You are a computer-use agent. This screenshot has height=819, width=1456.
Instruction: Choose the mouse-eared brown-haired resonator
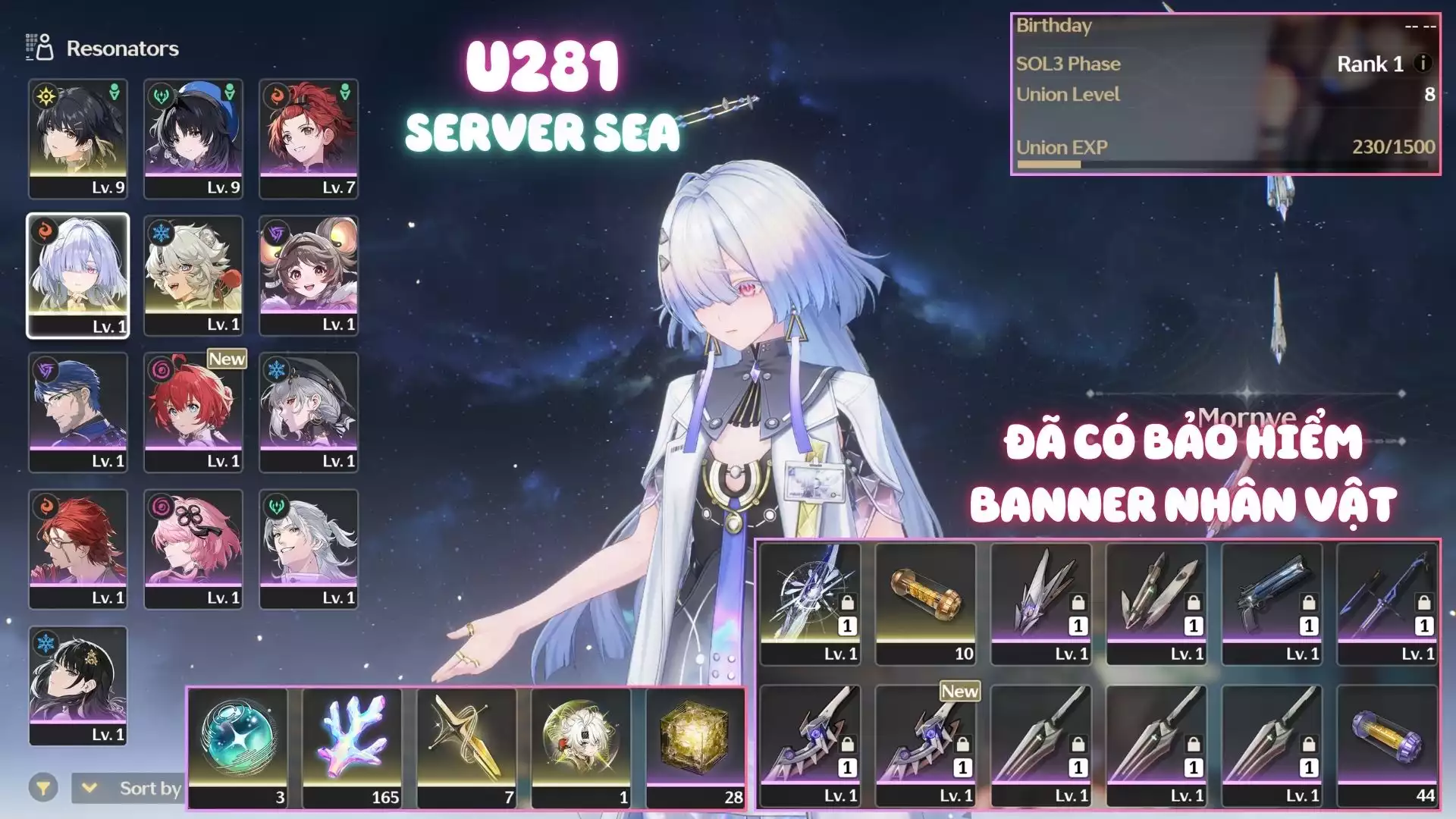click(x=309, y=275)
